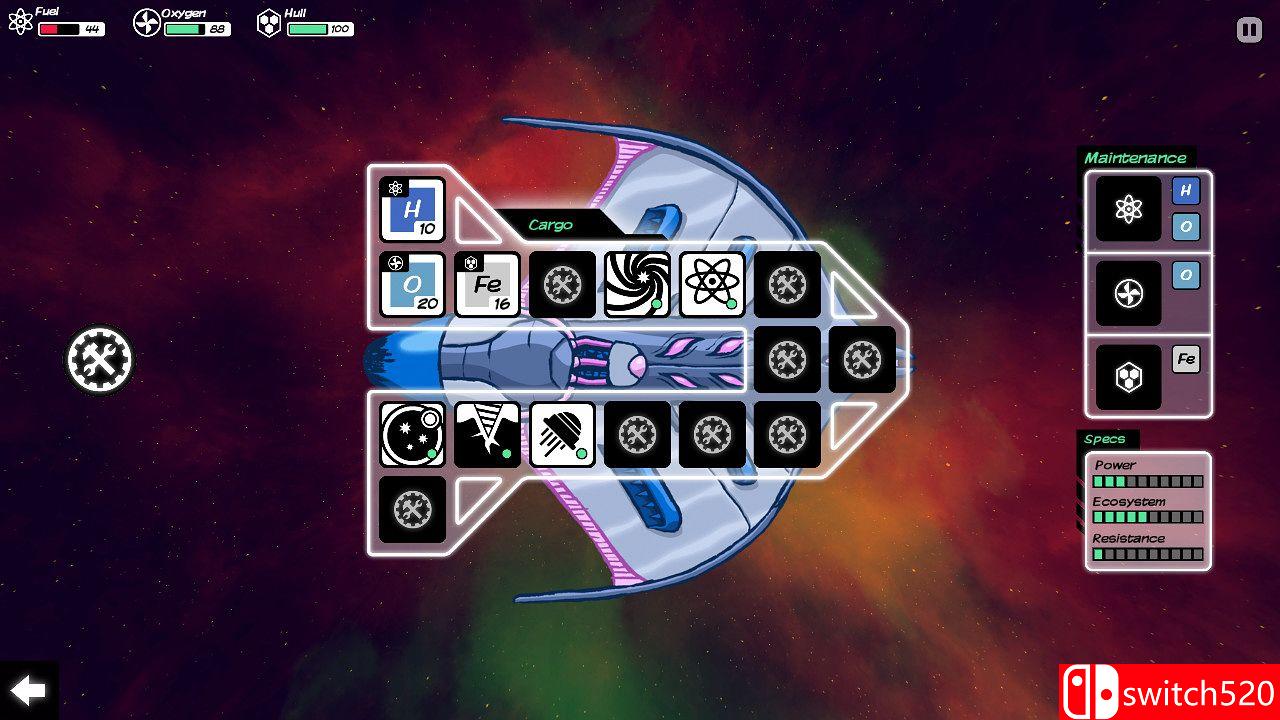Click the Cargo label

coord(550,225)
